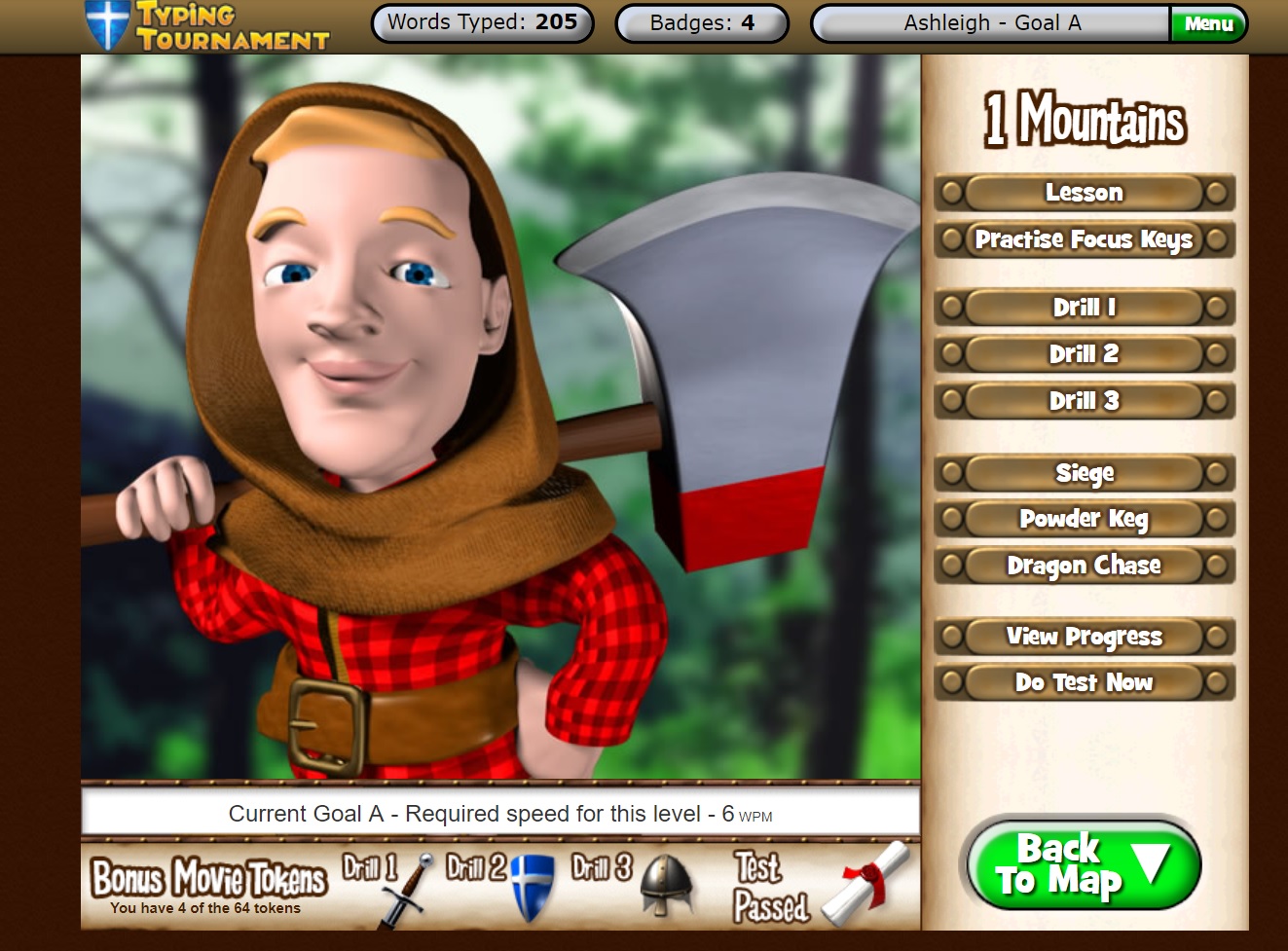The width and height of the screenshot is (1288, 951).
Task: Begin Drill 1 in the sidebar
Action: pos(1083,308)
